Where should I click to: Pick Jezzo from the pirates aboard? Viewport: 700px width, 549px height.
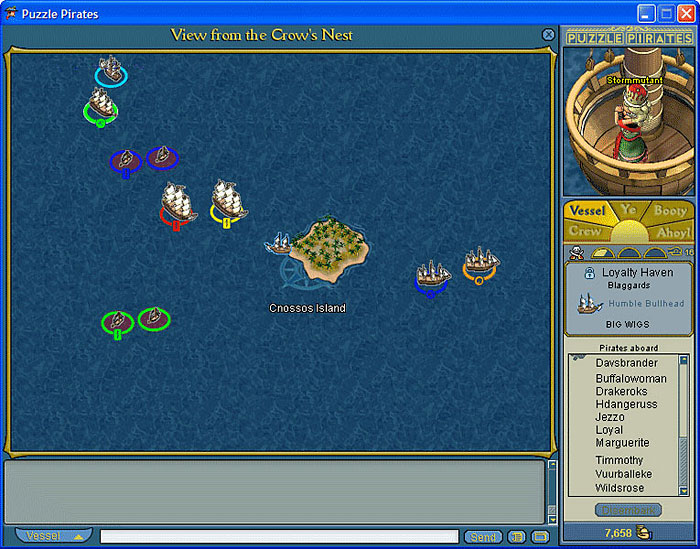point(610,417)
